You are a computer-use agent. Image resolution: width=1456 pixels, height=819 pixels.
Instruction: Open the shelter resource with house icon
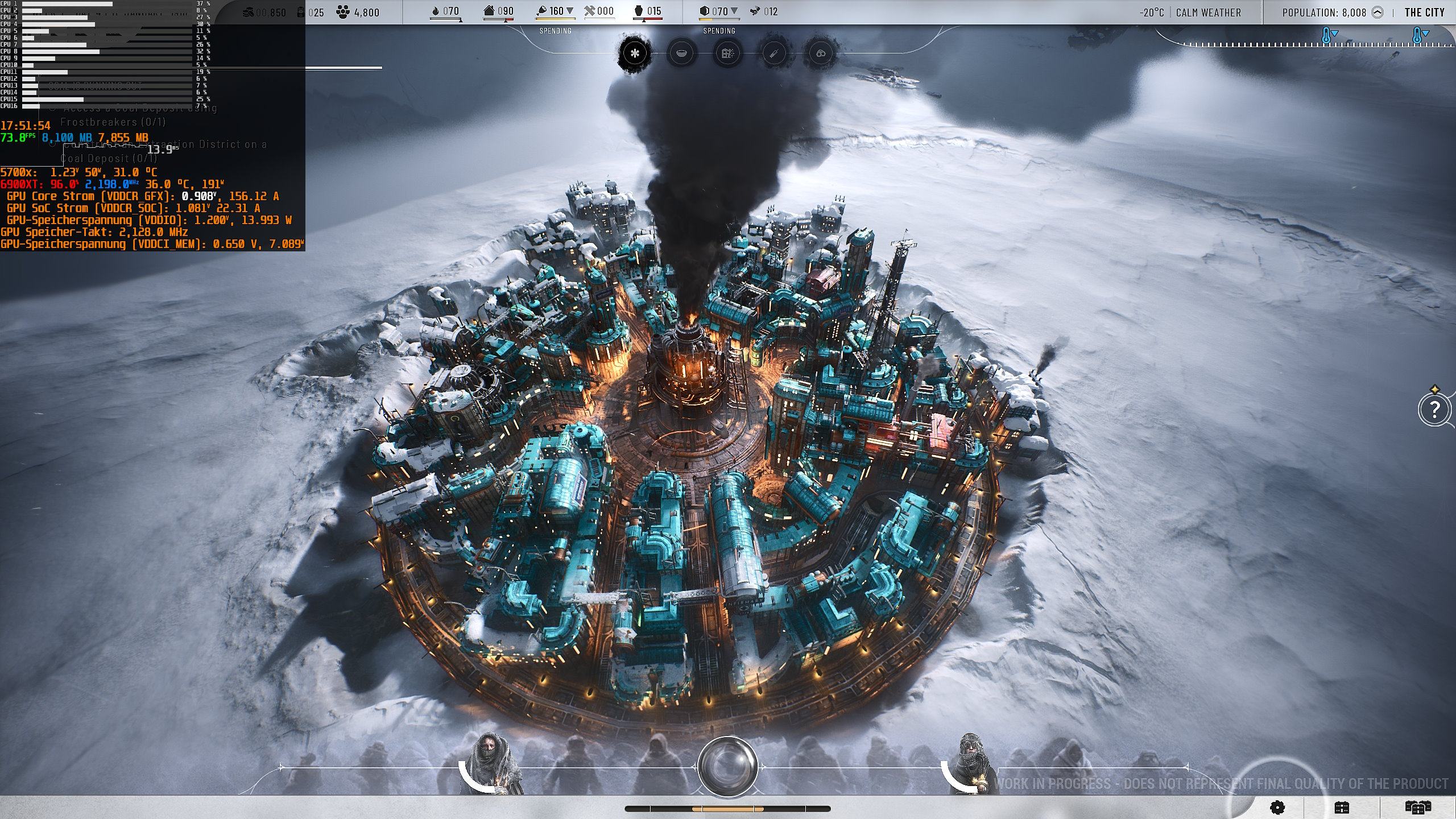498,11
